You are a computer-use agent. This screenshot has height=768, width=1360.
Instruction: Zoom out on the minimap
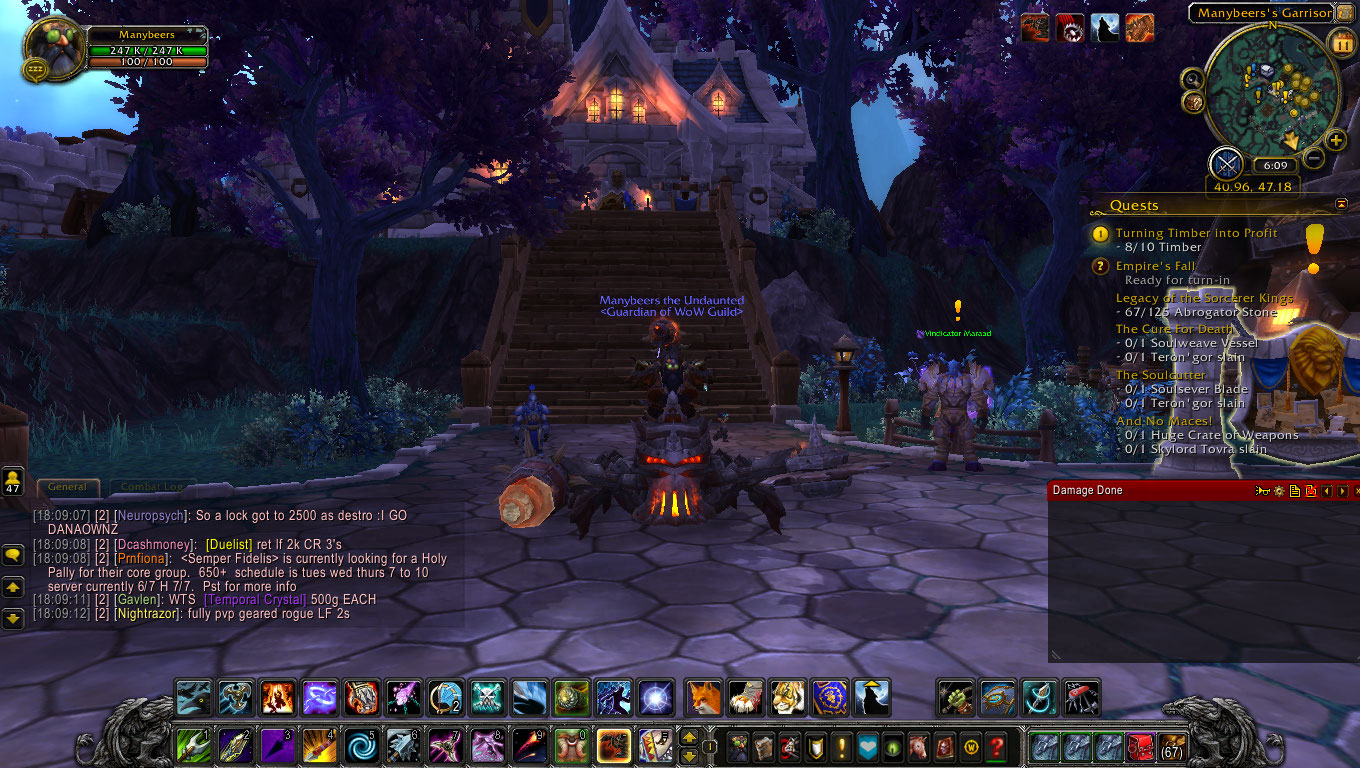coord(1314,157)
